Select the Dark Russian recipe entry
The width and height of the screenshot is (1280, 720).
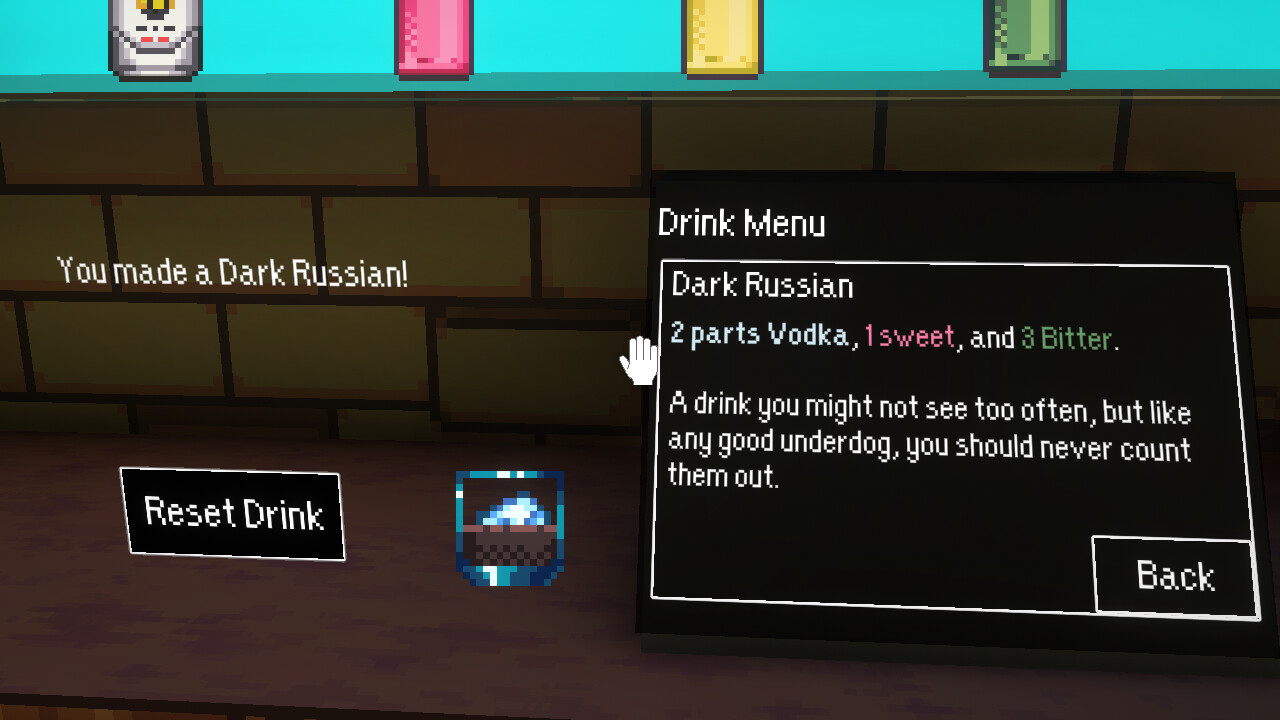click(763, 286)
